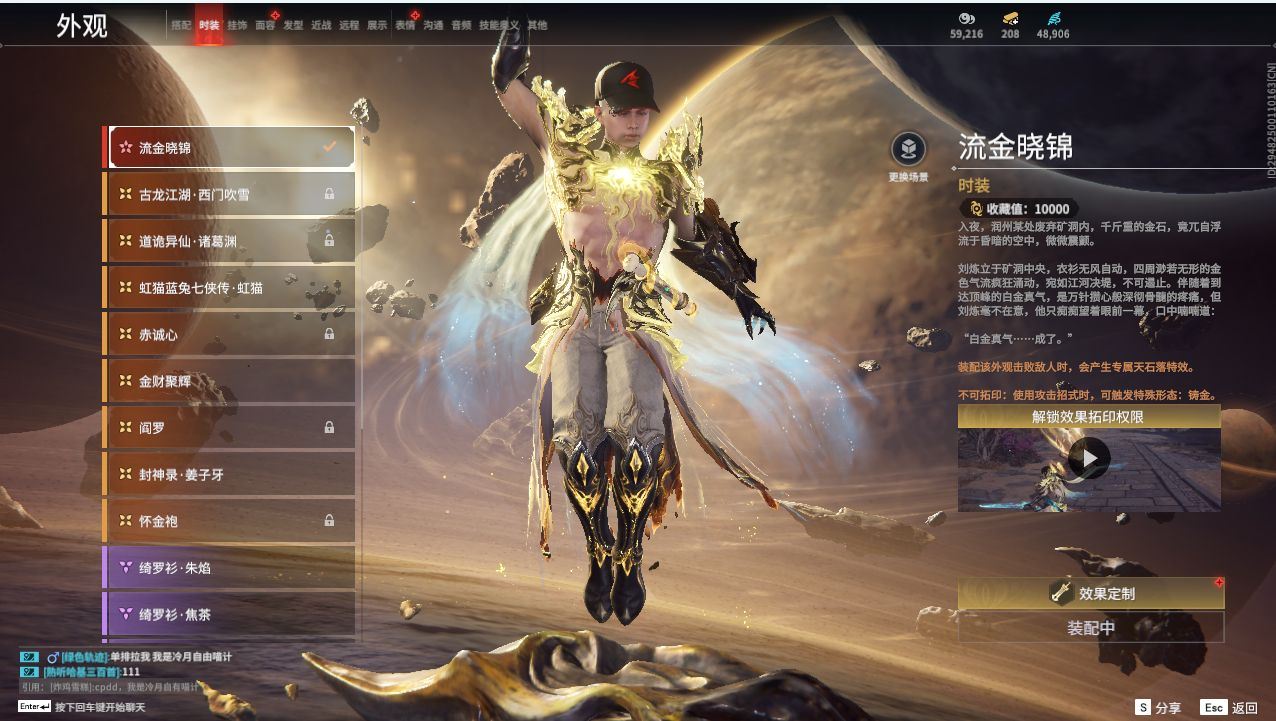
Task: Pick the 绮罗衫·朱焰 outfit
Action: point(231,567)
